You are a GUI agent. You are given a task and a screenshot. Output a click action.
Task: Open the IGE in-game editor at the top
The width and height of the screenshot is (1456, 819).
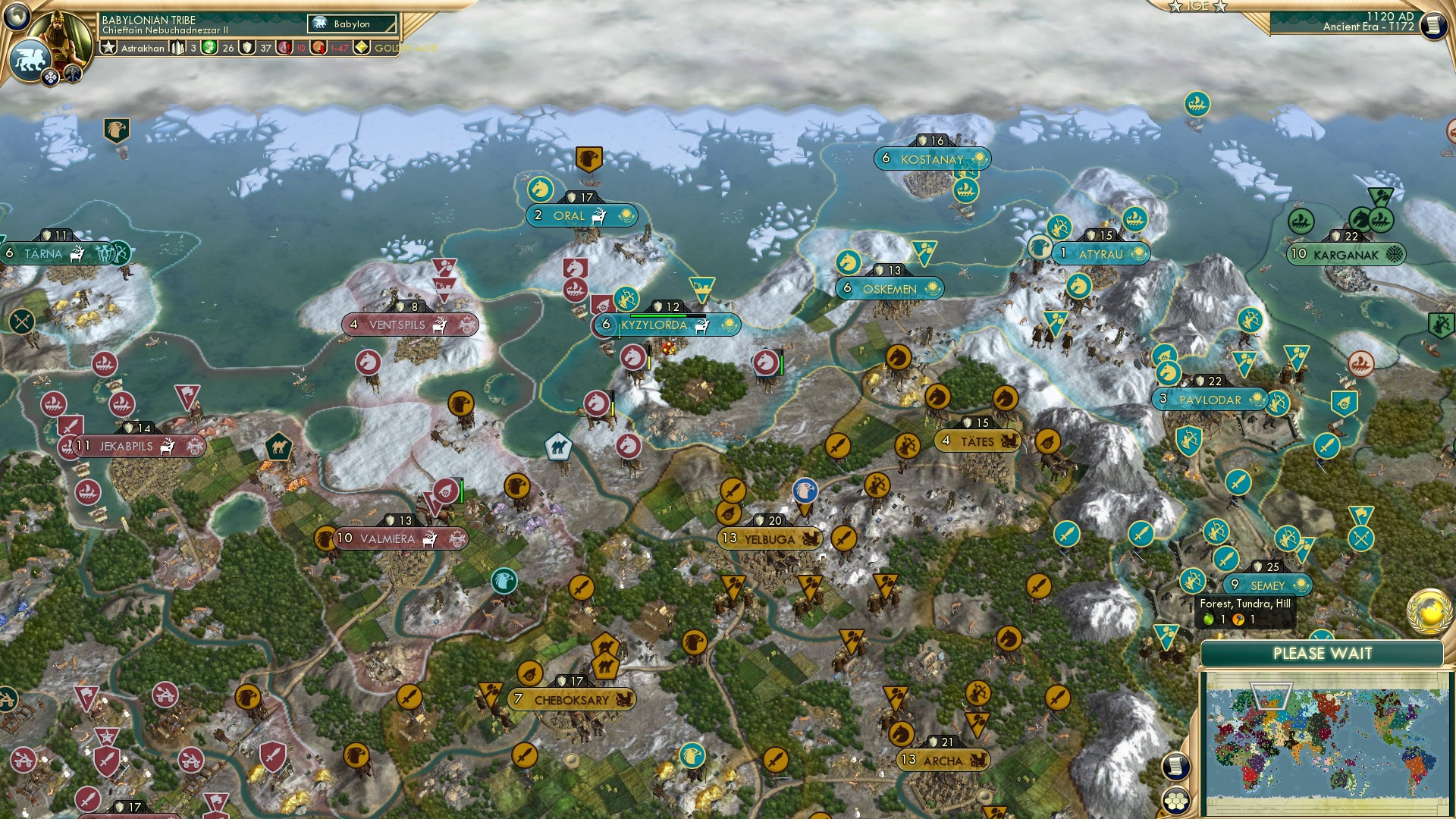coord(1197,6)
